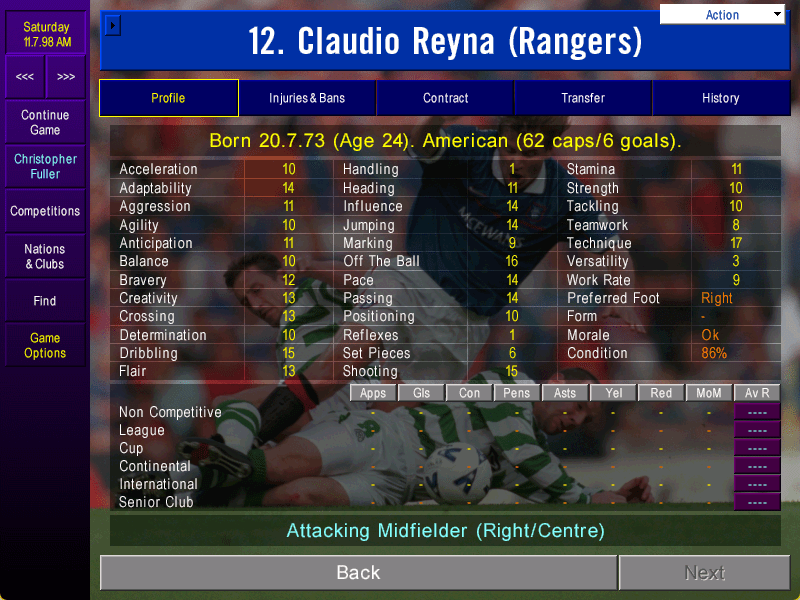The height and width of the screenshot is (600, 800).
Task: Select the League Av R box
Action: click(757, 430)
